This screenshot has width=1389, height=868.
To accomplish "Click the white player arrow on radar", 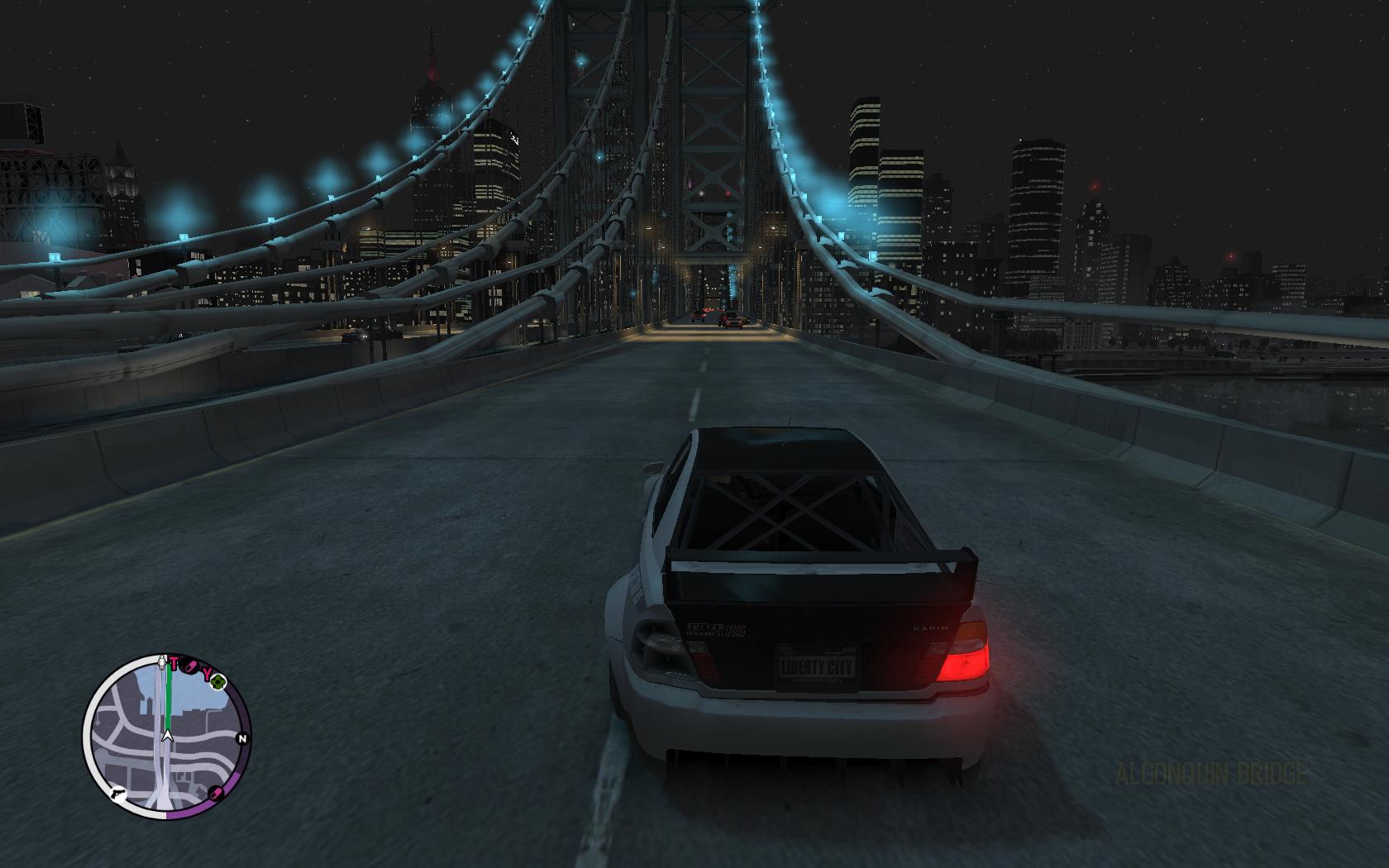I will [x=168, y=734].
